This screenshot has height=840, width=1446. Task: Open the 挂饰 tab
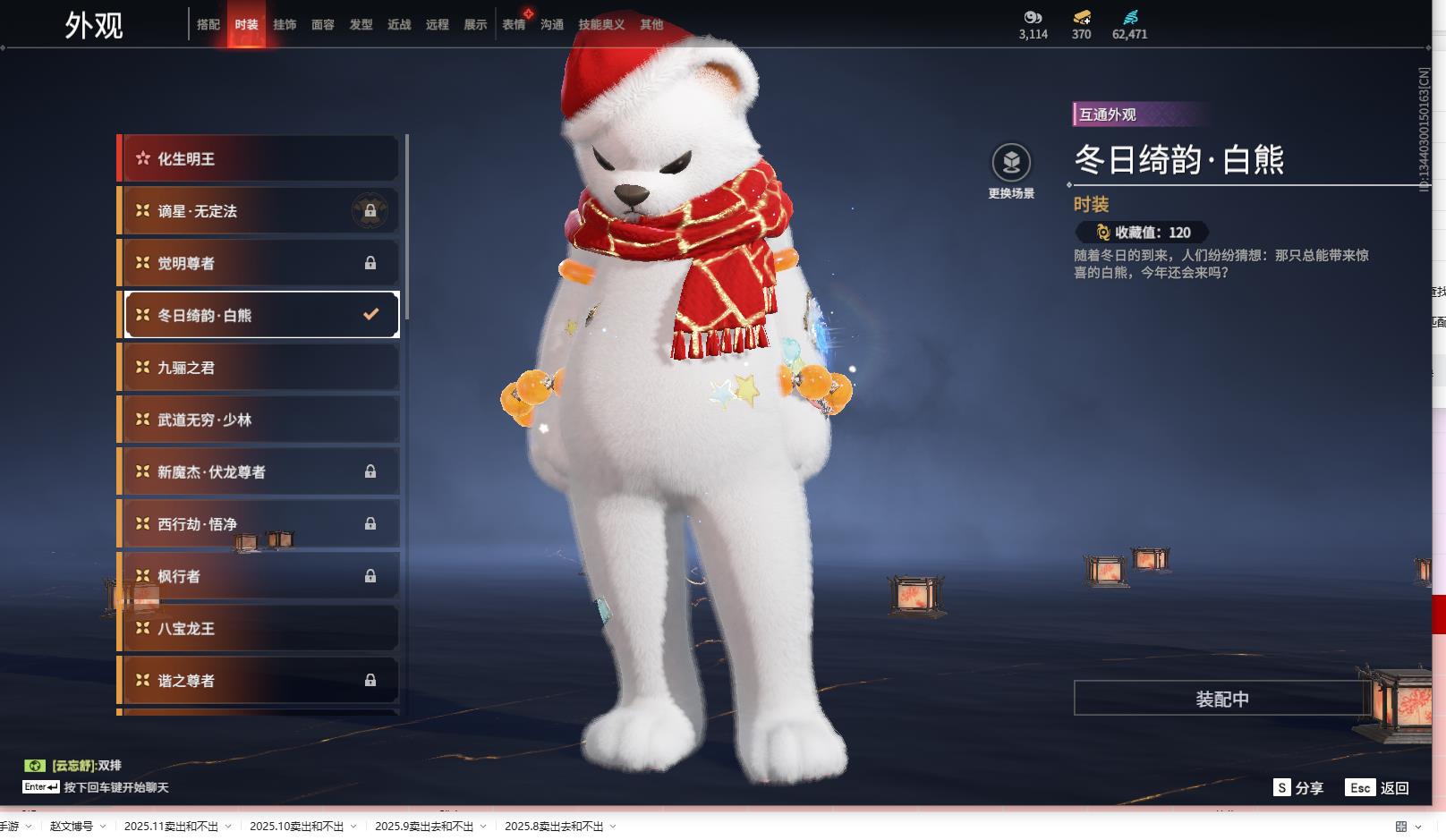tap(285, 25)
